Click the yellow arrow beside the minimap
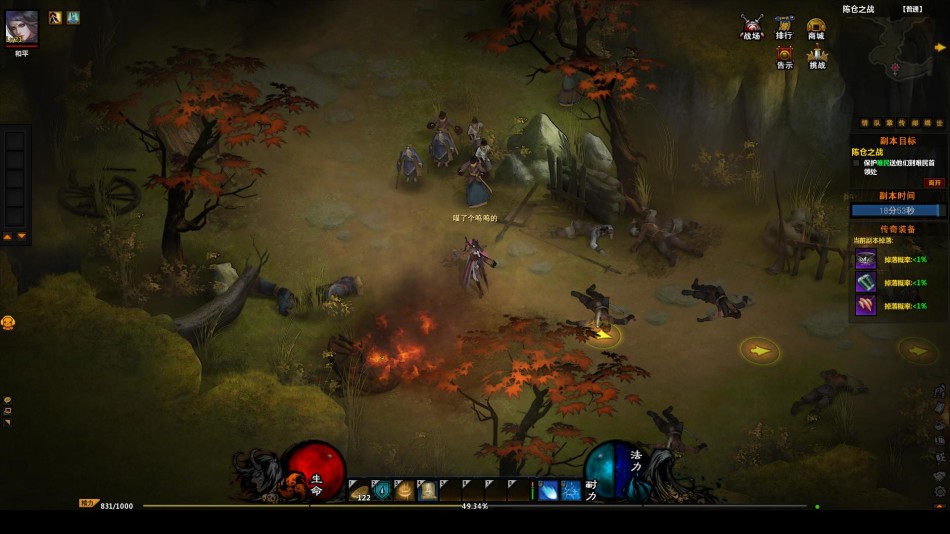This screenshot has width=950, height=534. [942, 47]
